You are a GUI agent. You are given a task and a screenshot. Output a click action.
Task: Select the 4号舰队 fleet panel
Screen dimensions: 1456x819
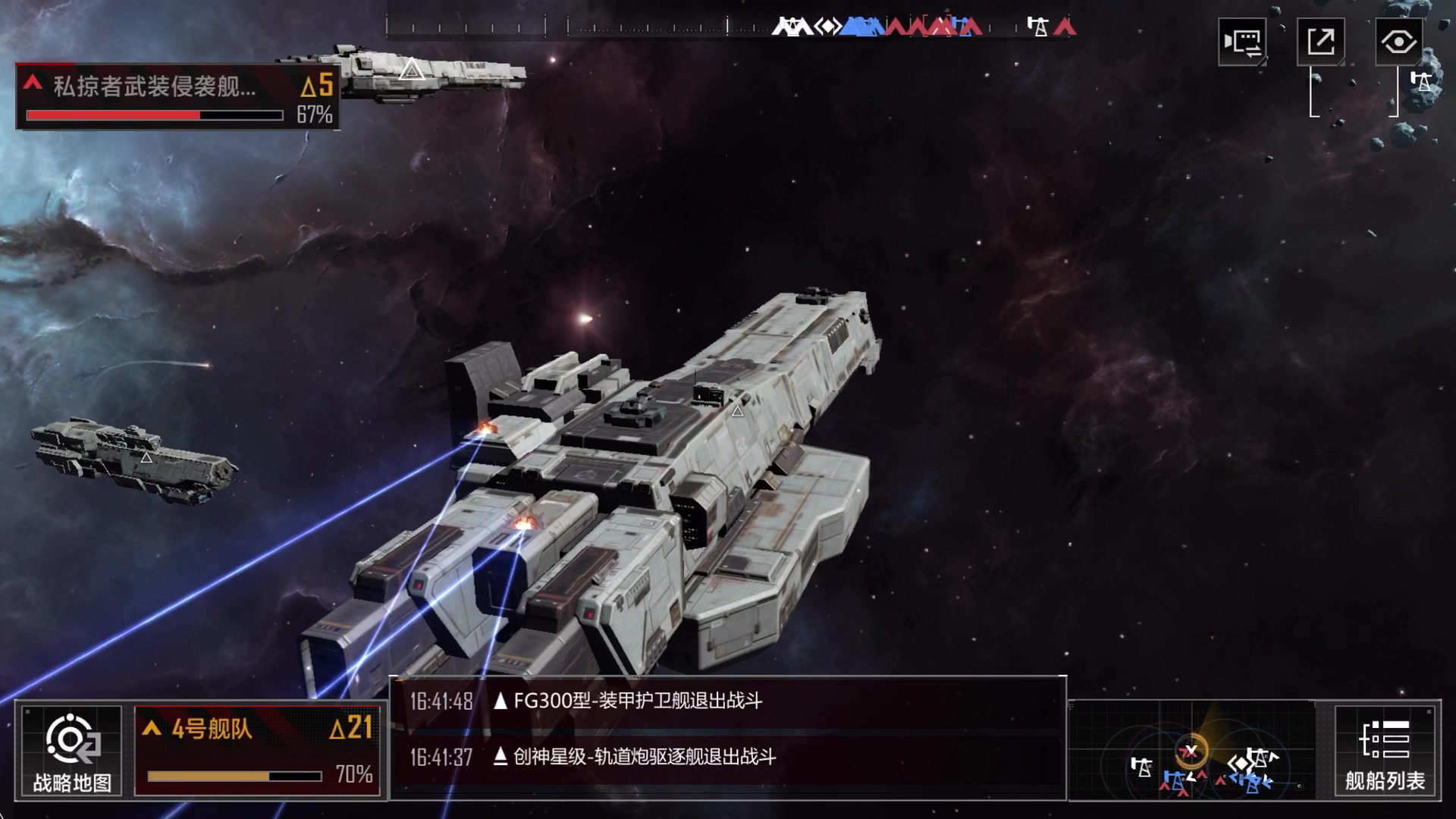pos(257,751)
